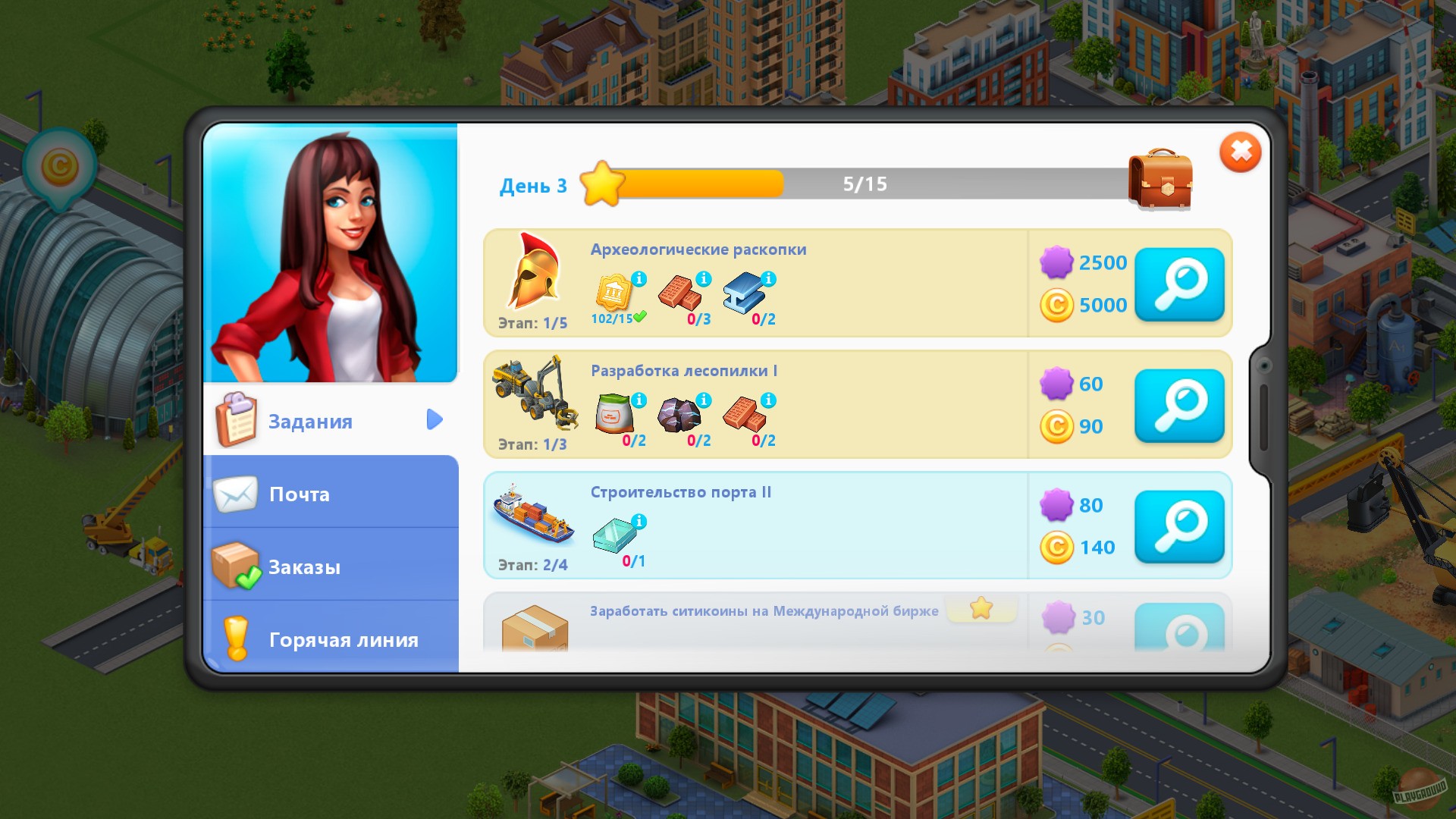
Task: Open the Заказы tab
Action: pos(303,566)
